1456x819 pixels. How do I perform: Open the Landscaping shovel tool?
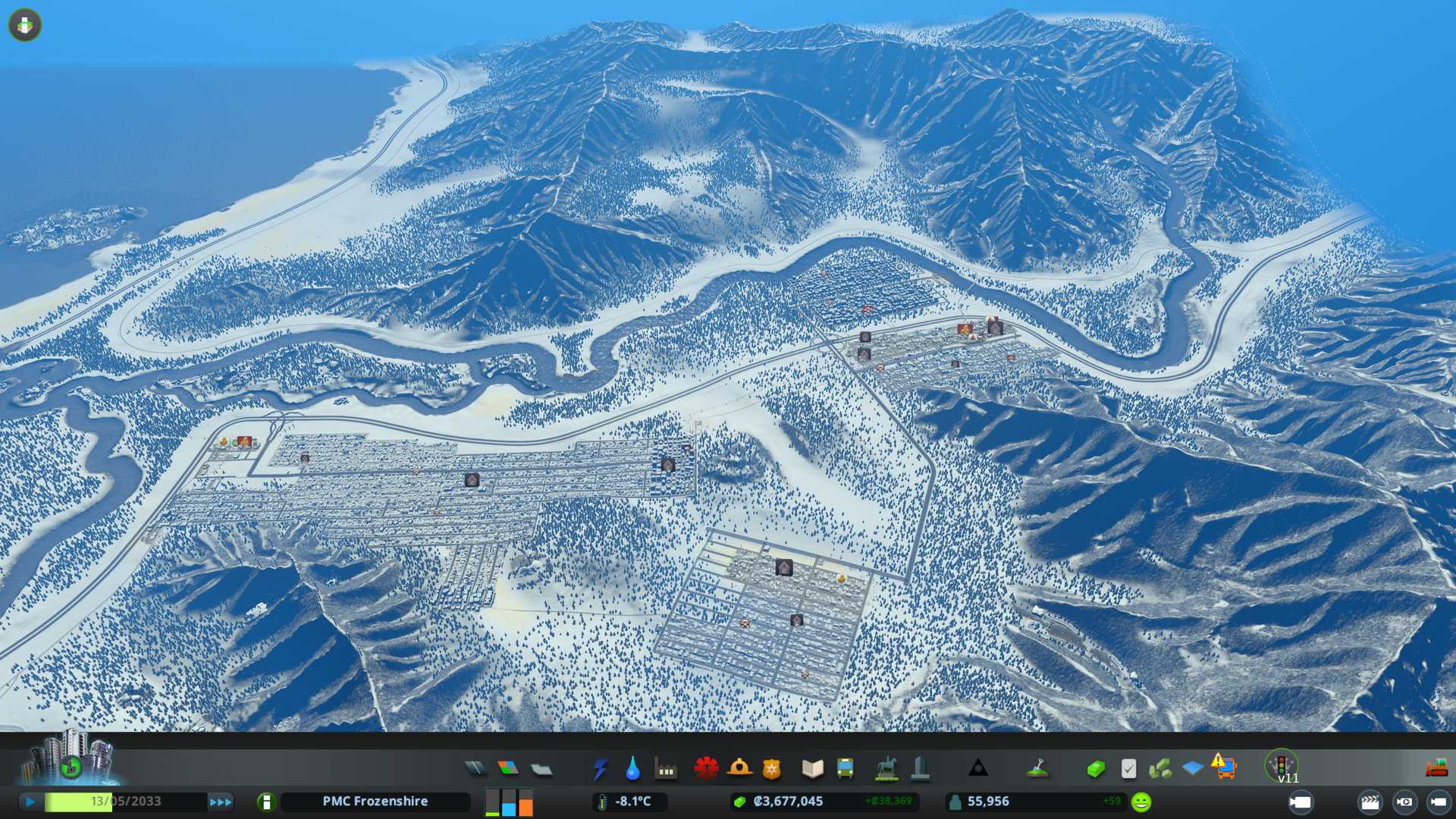point(1037,769)
